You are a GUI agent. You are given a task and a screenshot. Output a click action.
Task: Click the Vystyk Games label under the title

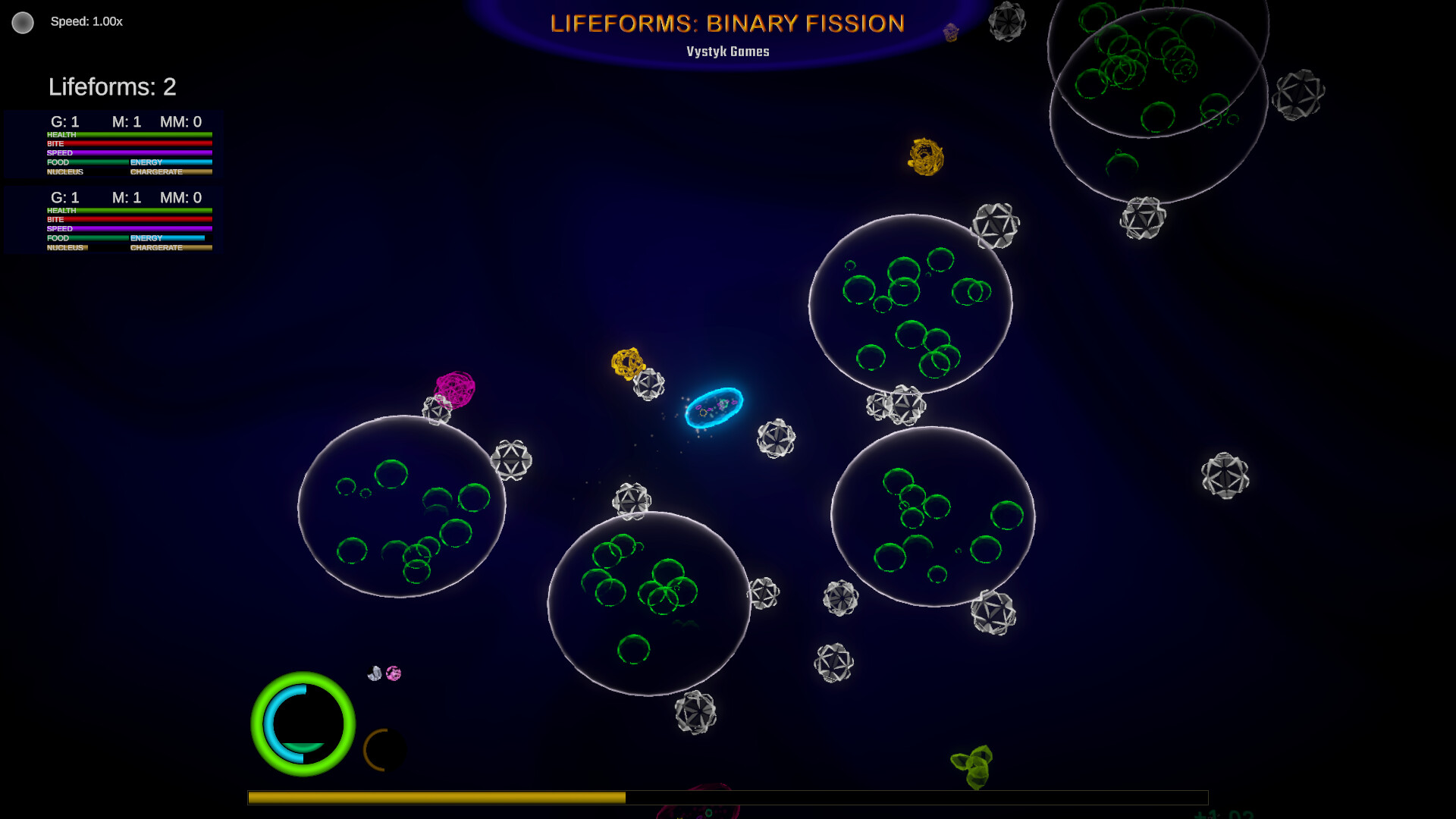point(726,51)
